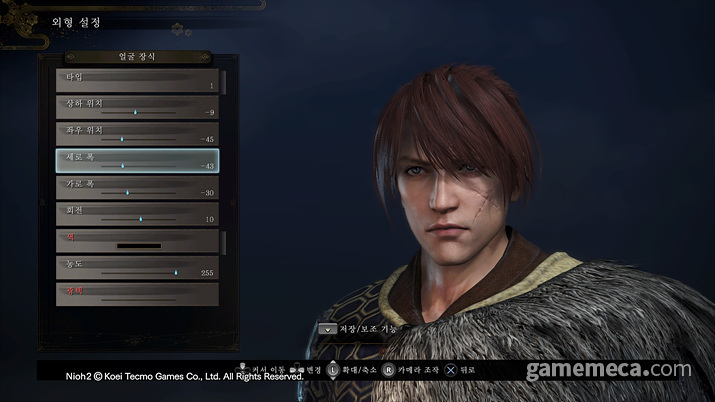Viewport: 715px width, 402px height.
Task: Open the black color swatch row
Action: pos(137,241)
